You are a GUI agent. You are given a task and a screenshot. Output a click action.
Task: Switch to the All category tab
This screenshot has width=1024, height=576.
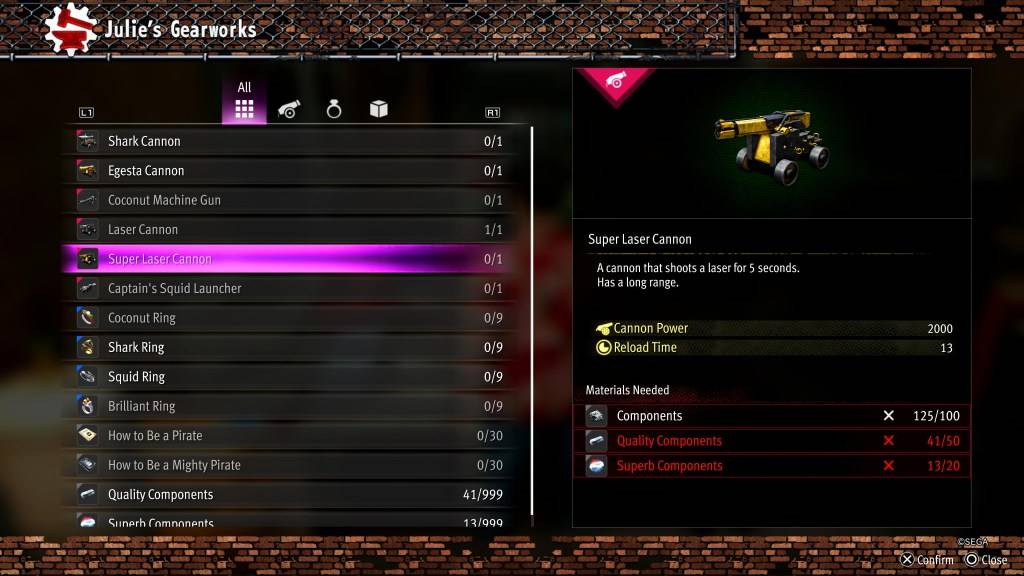point(244,103)
